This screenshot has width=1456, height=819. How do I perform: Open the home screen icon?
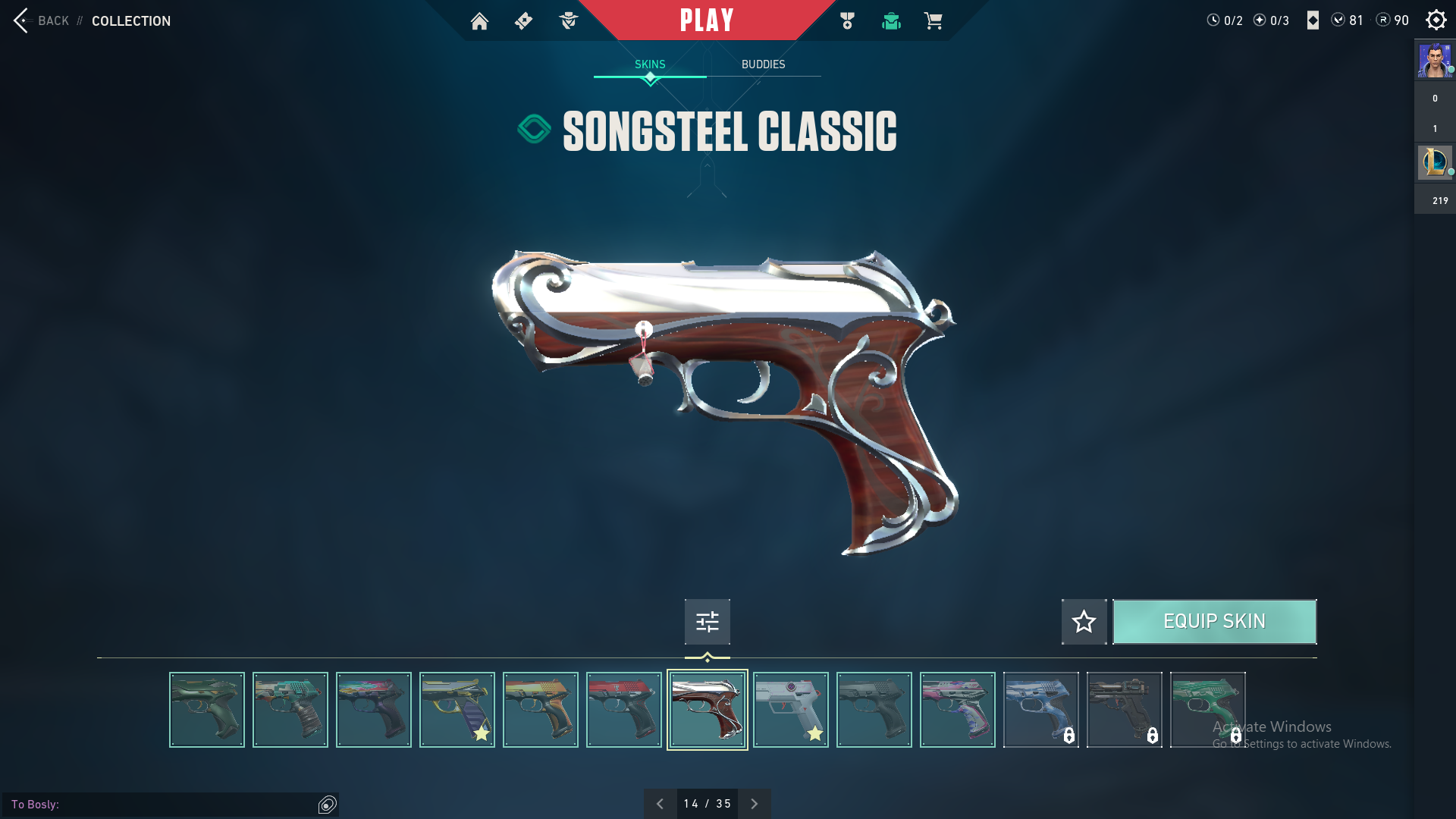point(479,21)
